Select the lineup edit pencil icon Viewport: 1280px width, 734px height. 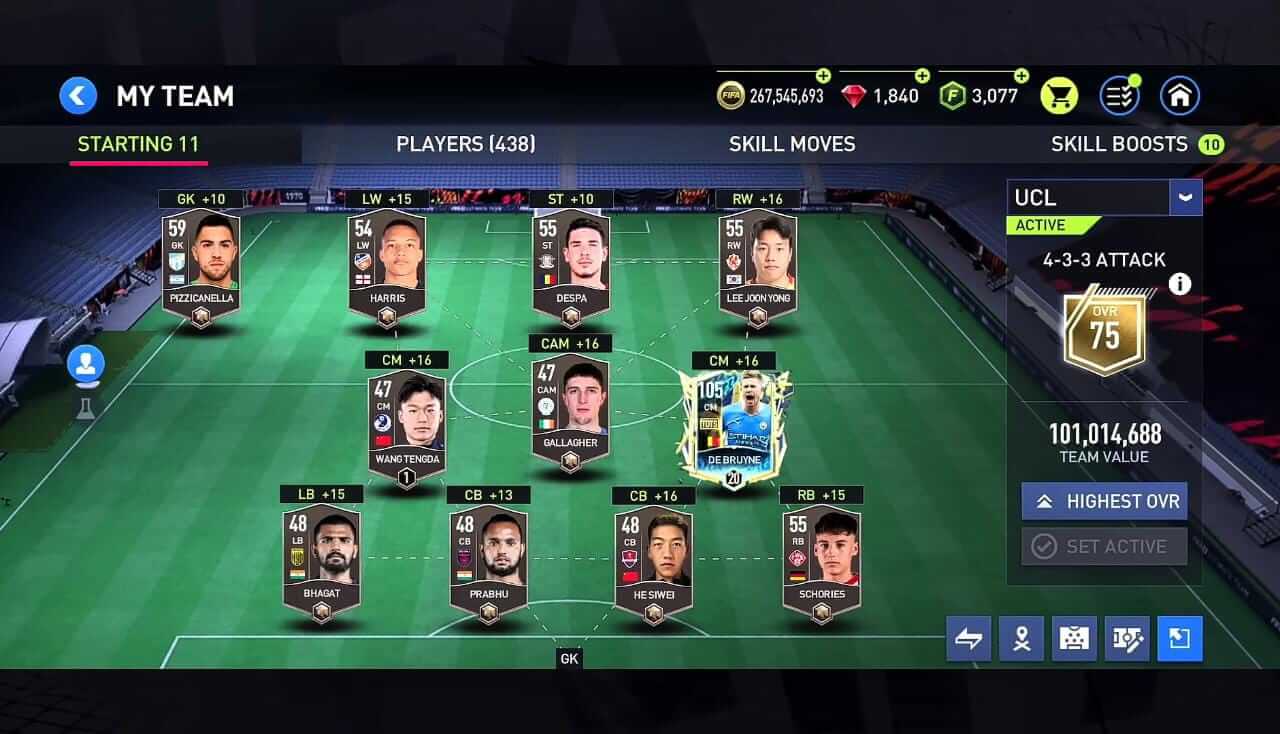point(1127,638)
